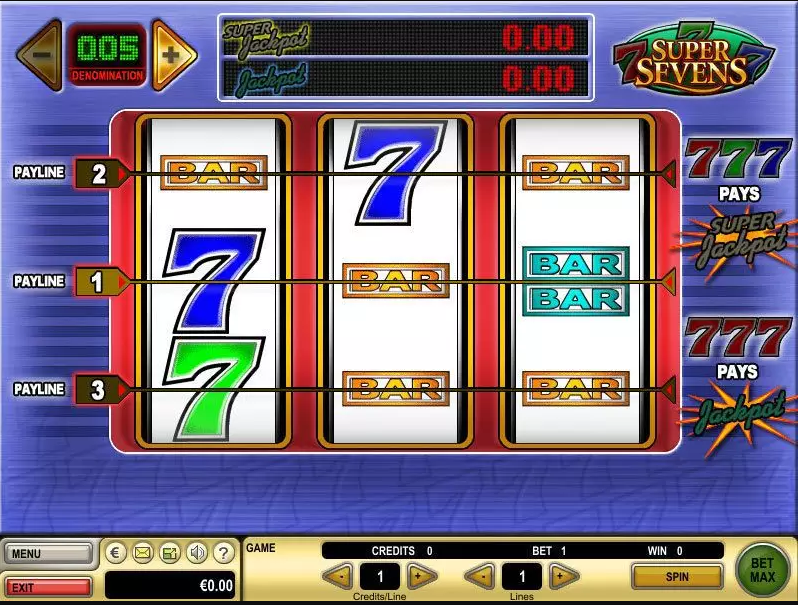Decrease the number of Lines
The height and width of the screenshot is (605, 798).
(x=480, y=576)
